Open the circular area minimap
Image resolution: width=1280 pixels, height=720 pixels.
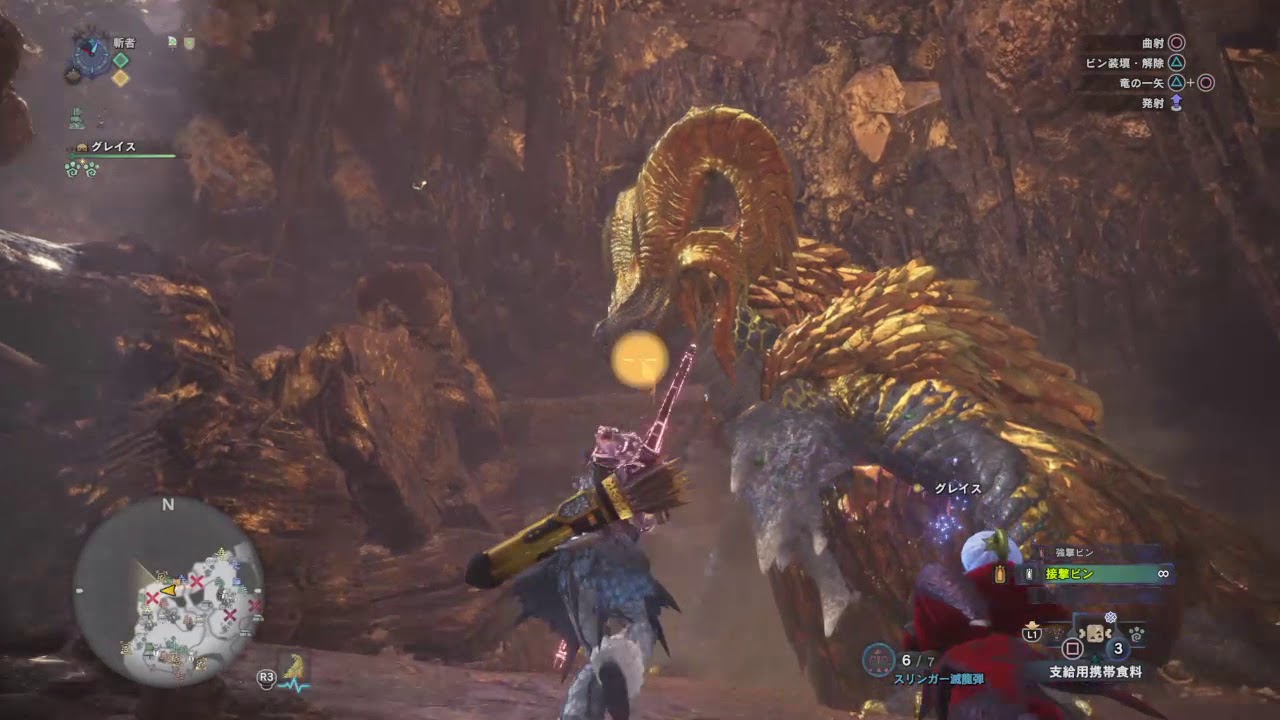pos(168,591)
